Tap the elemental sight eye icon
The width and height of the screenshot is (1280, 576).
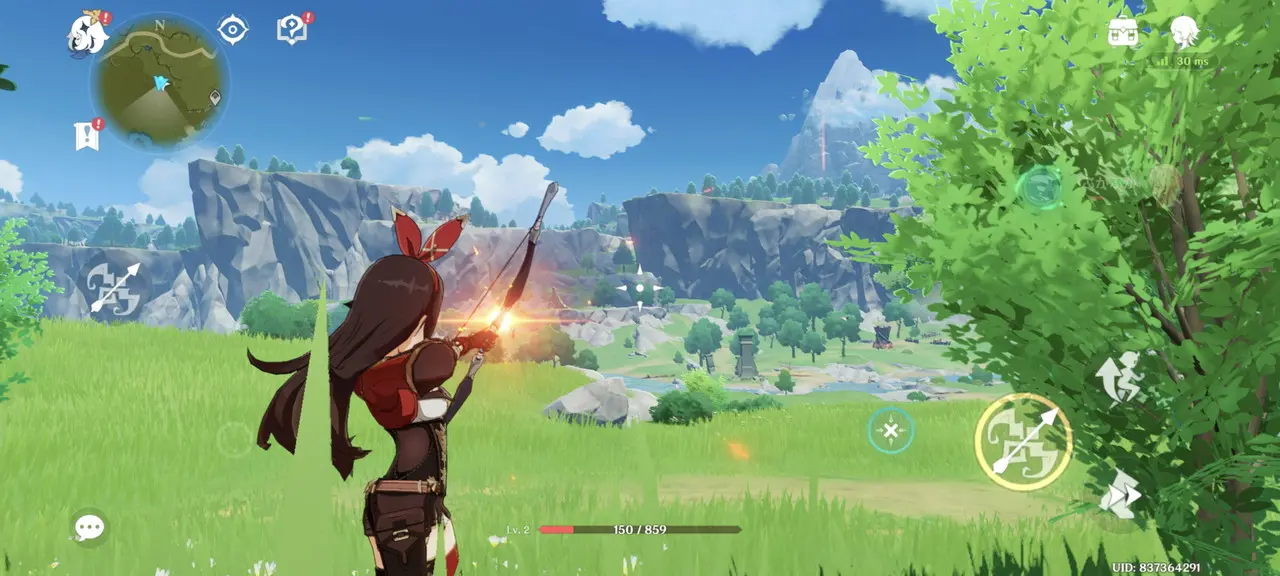coord(233,30)
